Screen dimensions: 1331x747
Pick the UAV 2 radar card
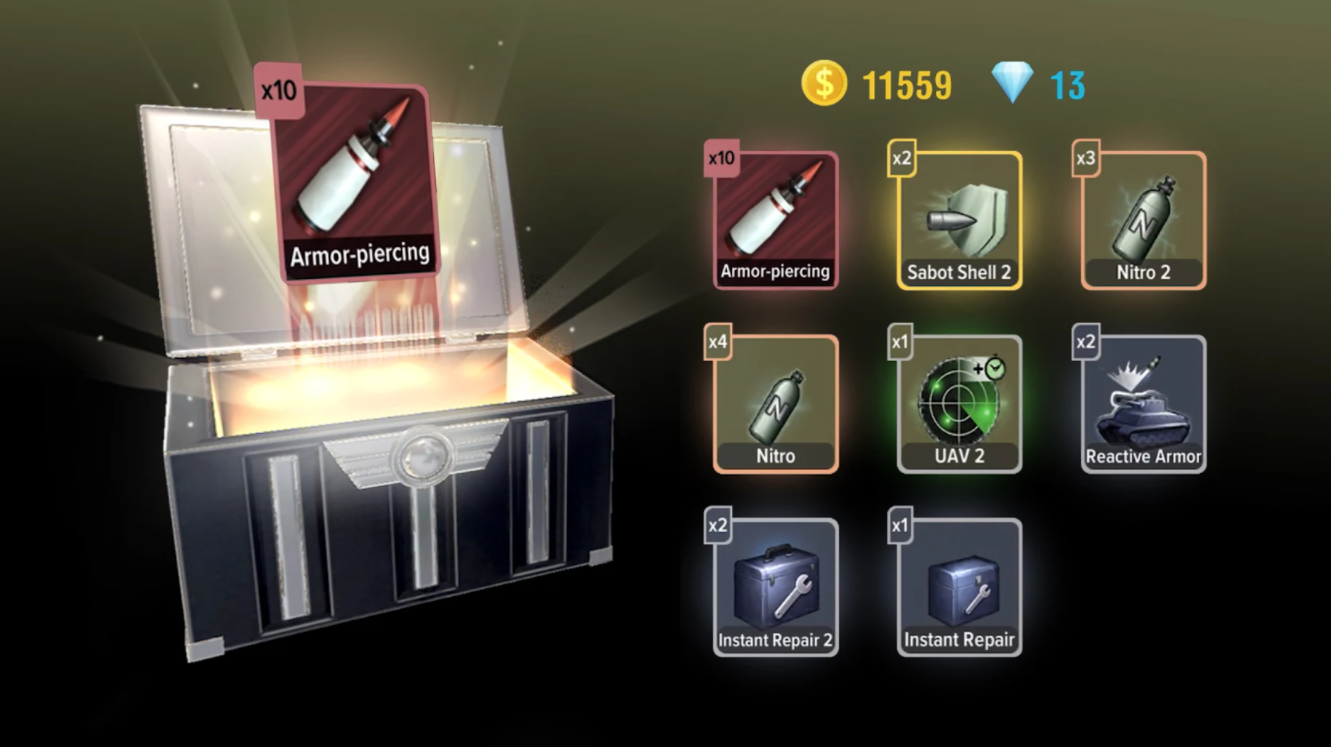[959, 404]
